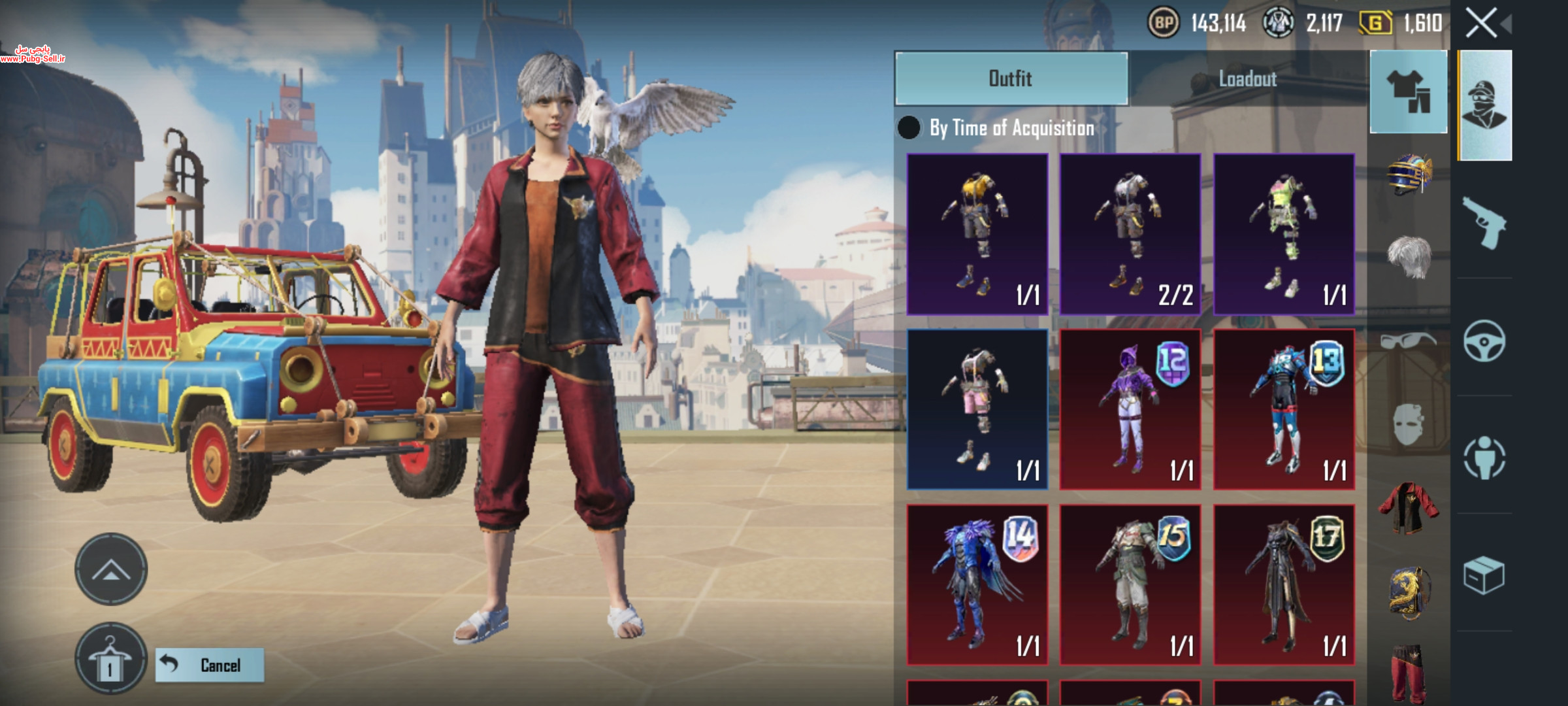Open the wardrobe hanger button

click(110, 658)
